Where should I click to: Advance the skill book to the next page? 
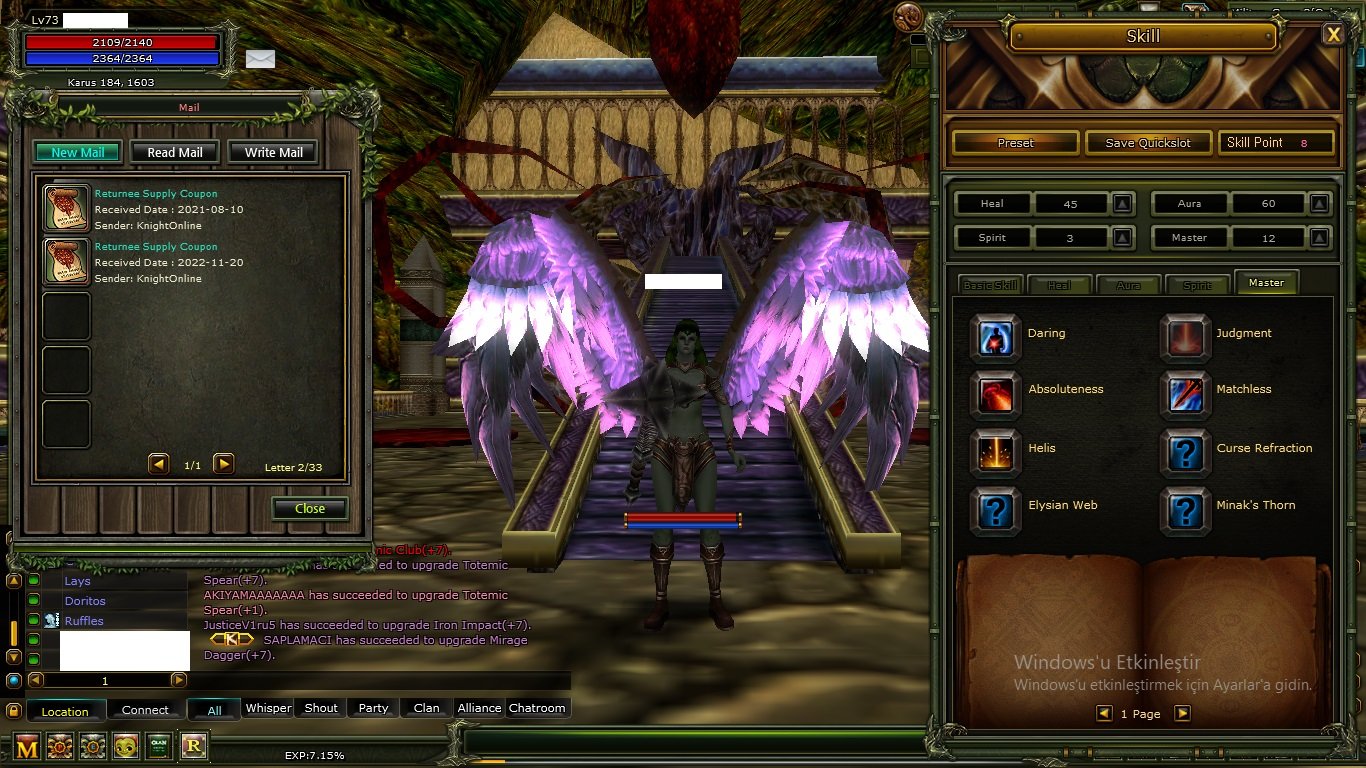[1182, 713]
